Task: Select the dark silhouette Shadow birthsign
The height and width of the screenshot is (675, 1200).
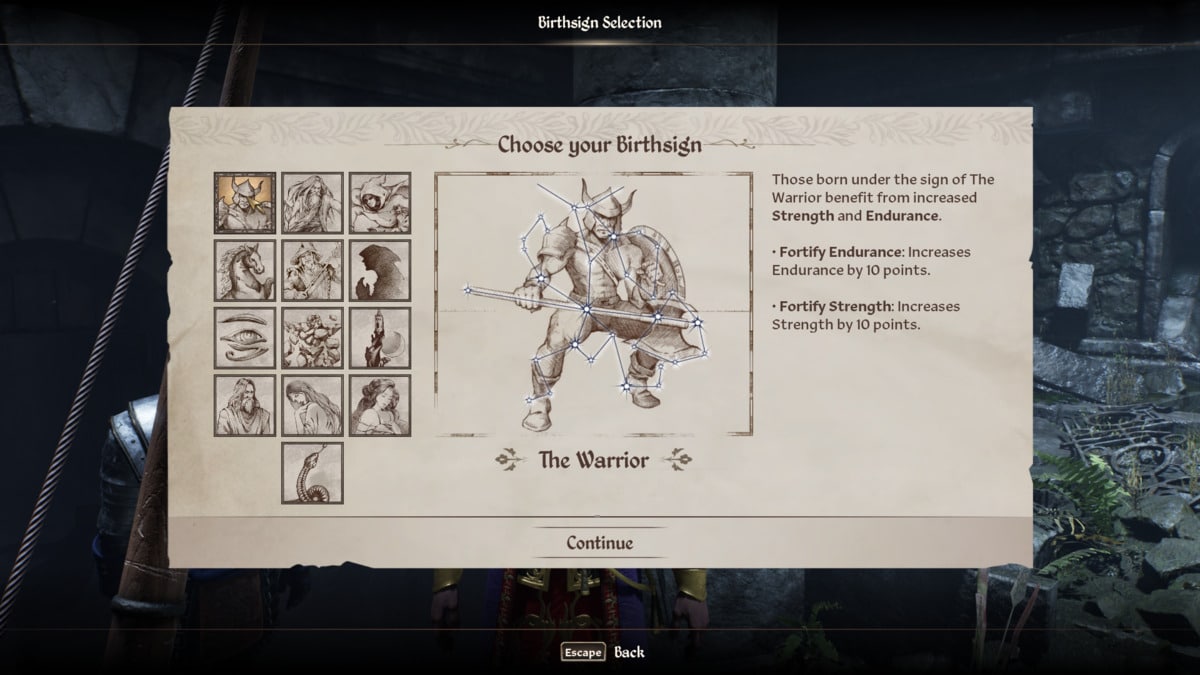Action: [380, 270]
